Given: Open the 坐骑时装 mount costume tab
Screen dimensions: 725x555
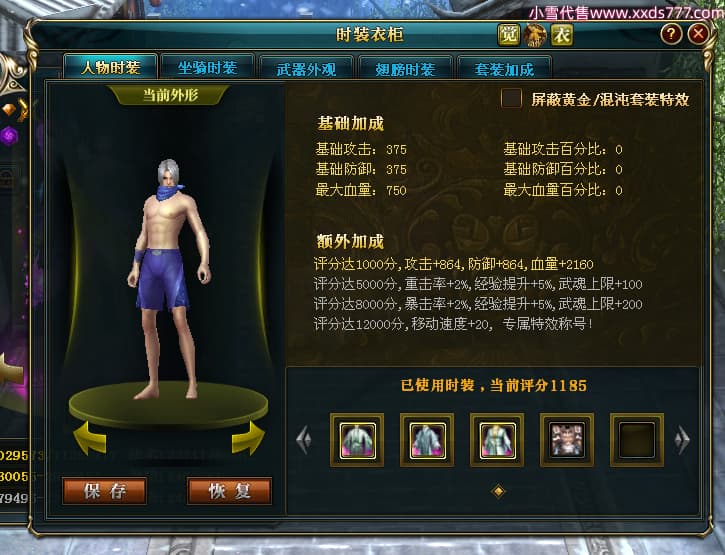Looking at the screenshot, I should coord(207,68).
